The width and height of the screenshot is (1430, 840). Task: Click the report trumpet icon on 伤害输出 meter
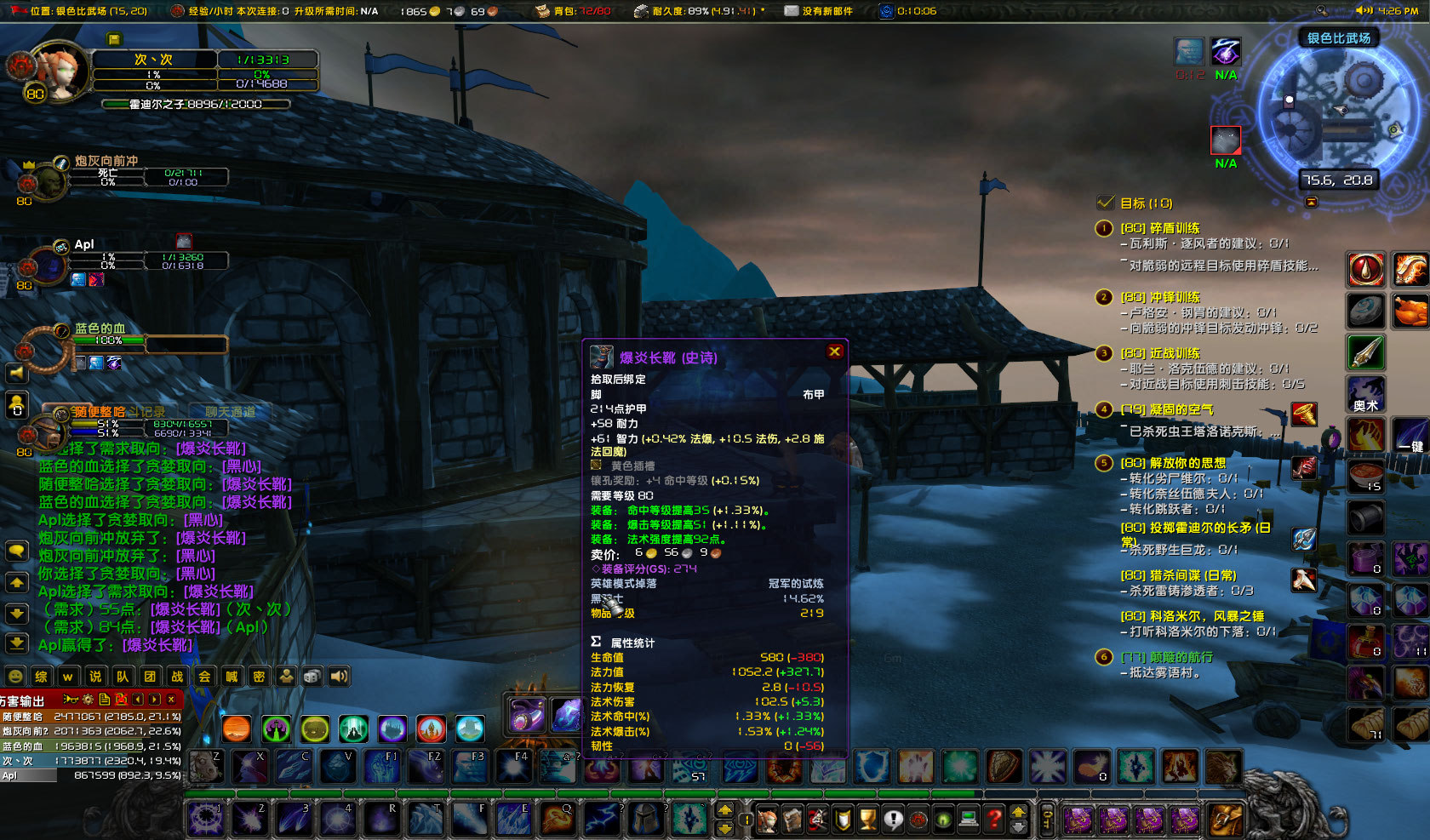coord(71,700)
